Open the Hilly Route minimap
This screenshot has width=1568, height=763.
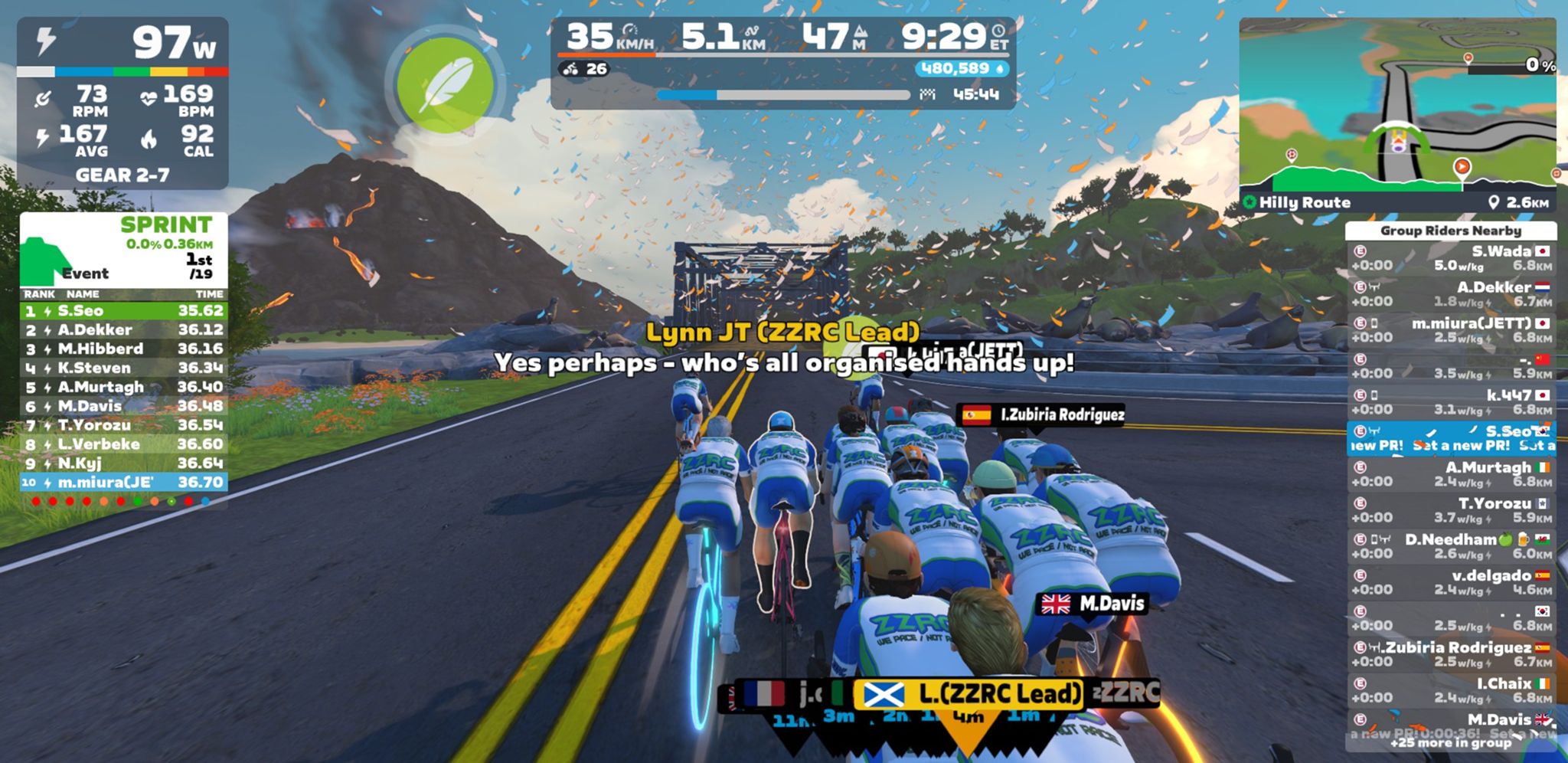[1397, 115]
